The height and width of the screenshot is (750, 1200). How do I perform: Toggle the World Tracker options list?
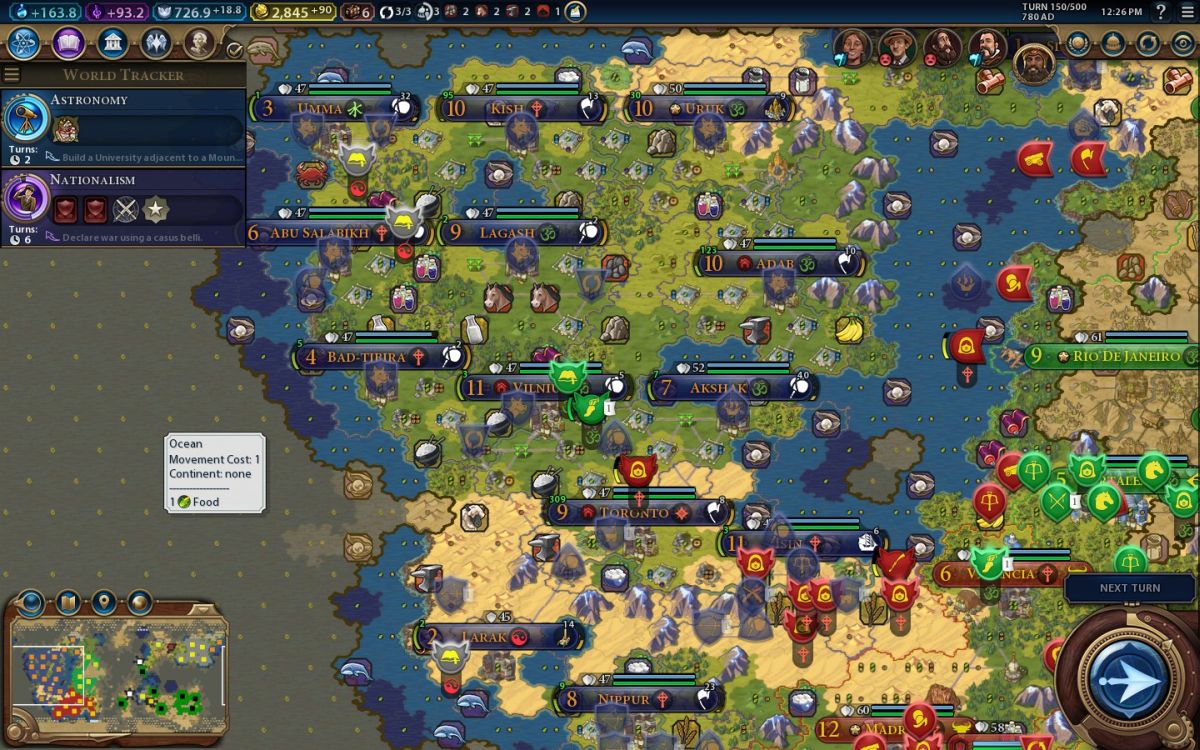[12, 75]
